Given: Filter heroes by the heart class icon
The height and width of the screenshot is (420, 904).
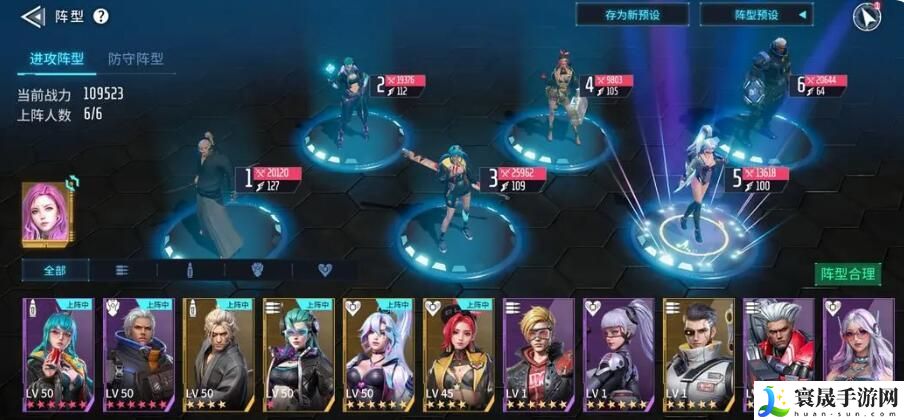Looking at the screenshot, I should 324,270.
